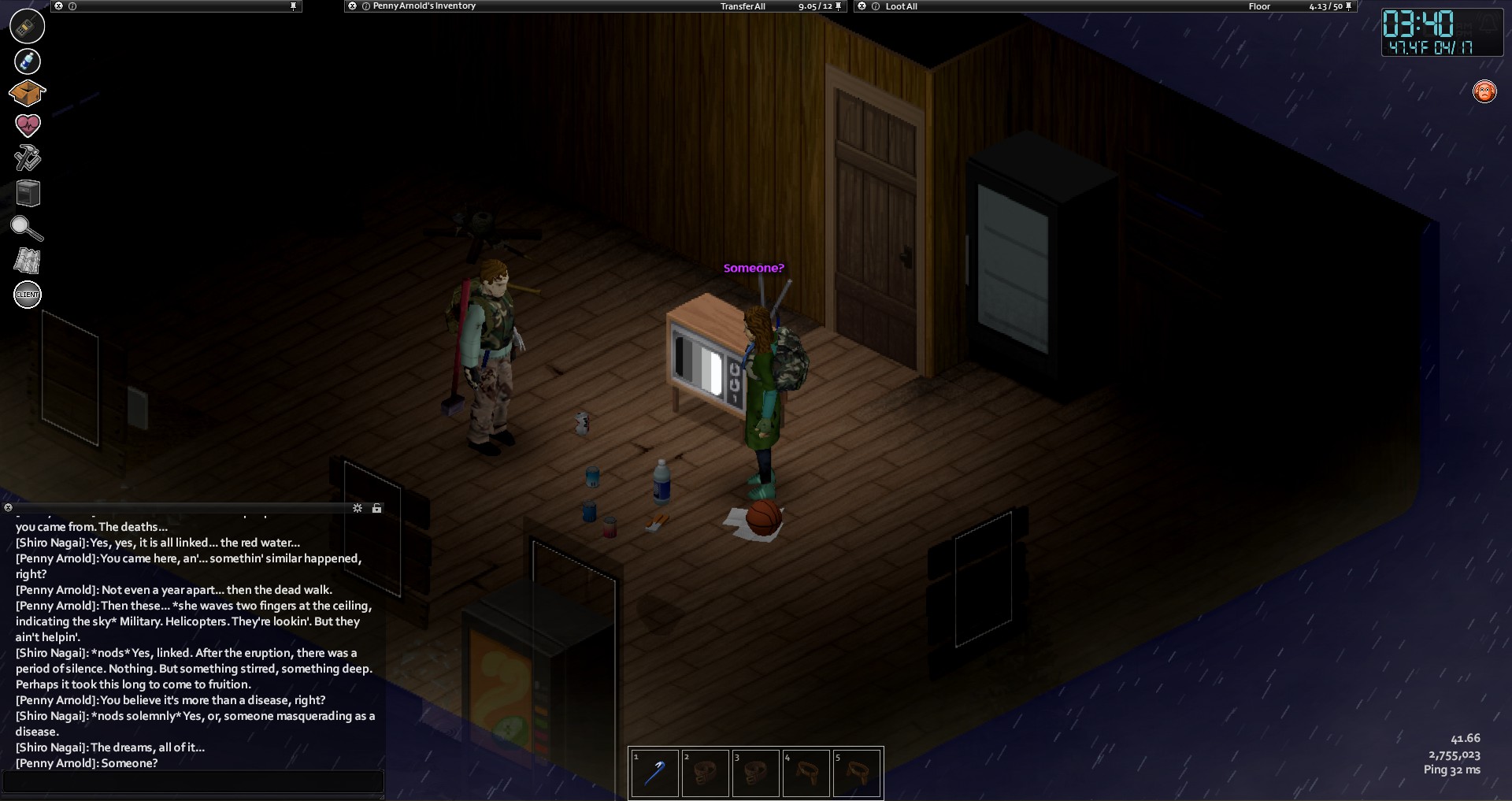The width and height of the screenshot is (1512, 801).
Task: Click the angry face moodle icon
Action: click(1484, 91)
